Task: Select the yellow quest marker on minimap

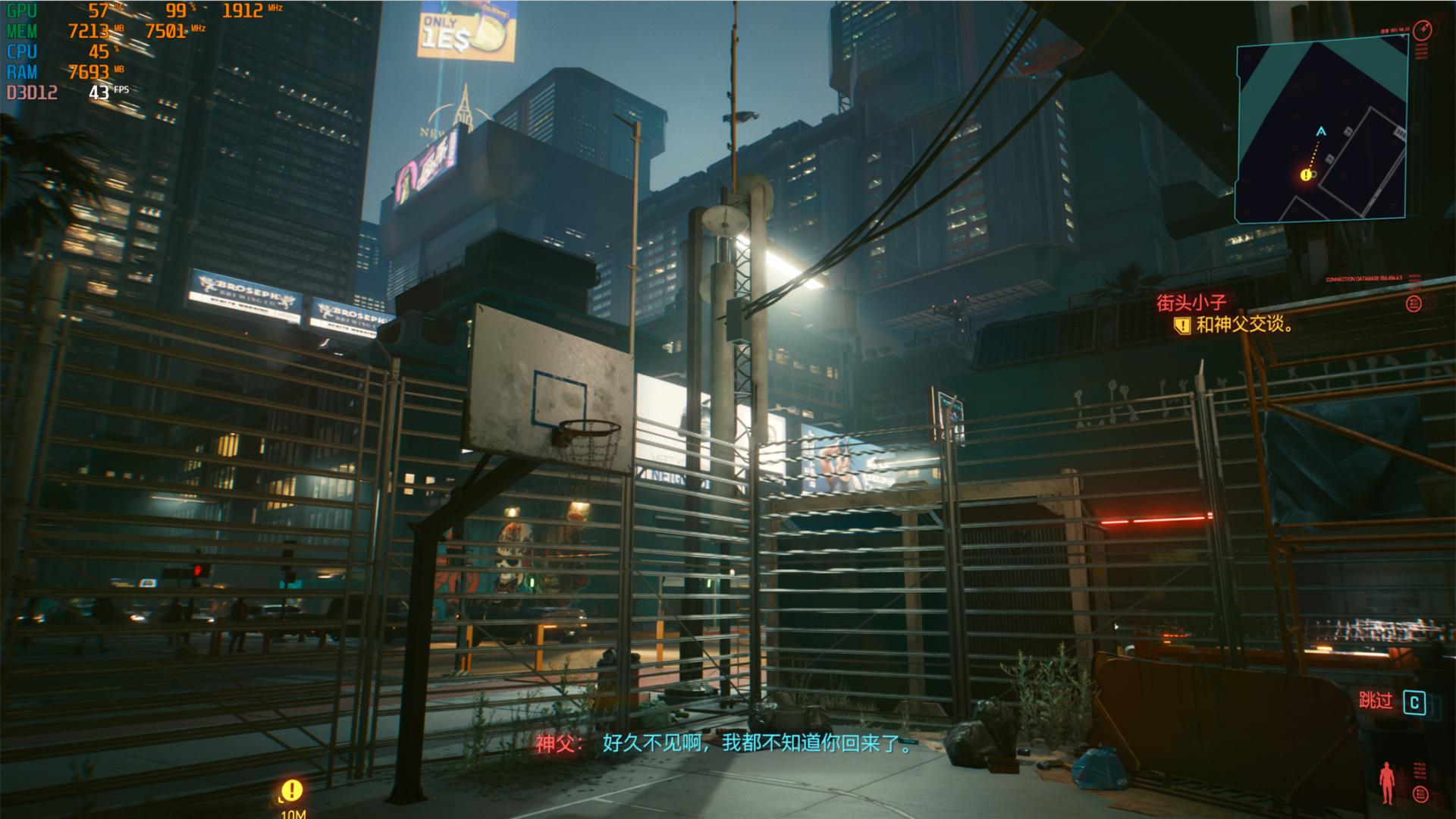Action: coord(1306,175)
